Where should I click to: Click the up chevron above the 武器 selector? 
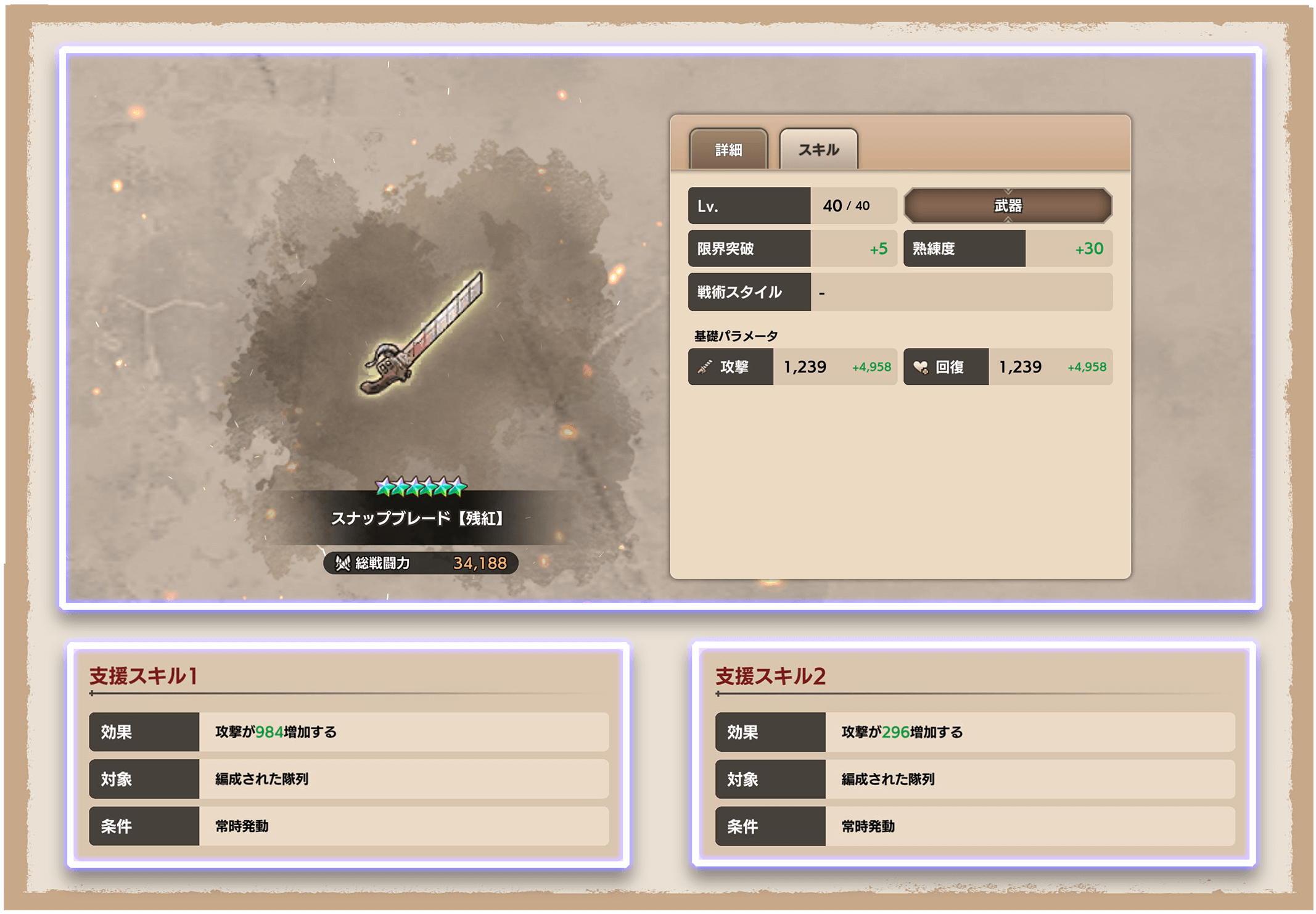pos(1008,191)
